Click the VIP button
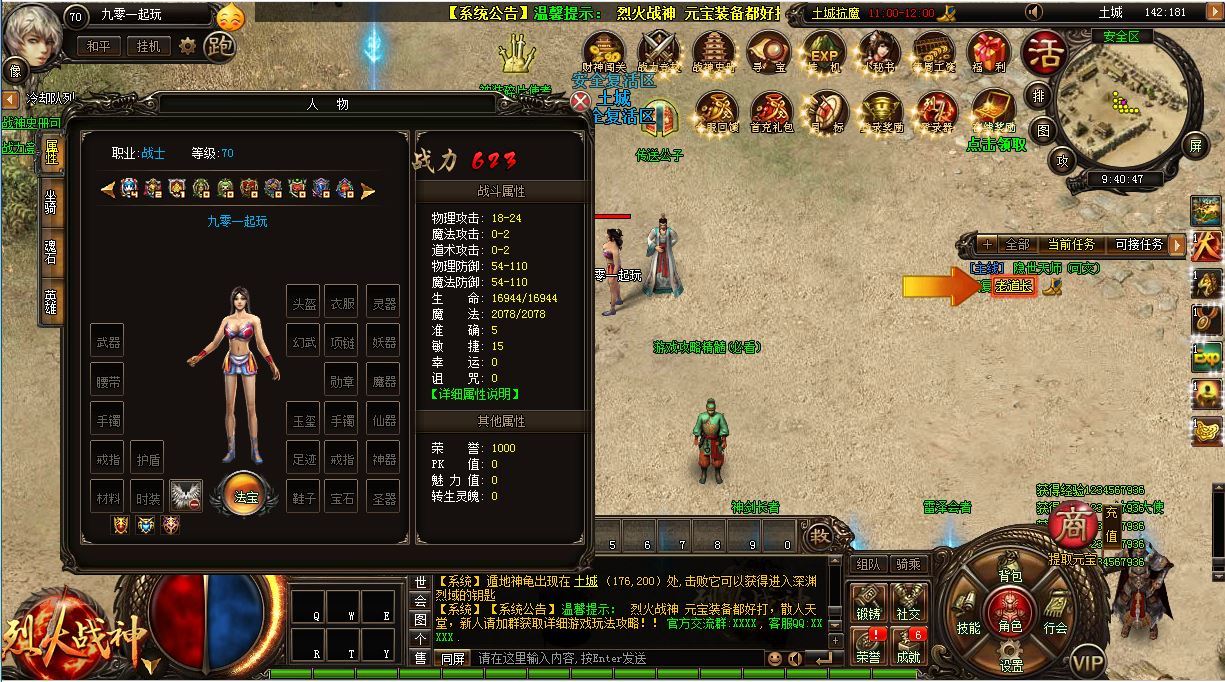 pos(1088,661)
